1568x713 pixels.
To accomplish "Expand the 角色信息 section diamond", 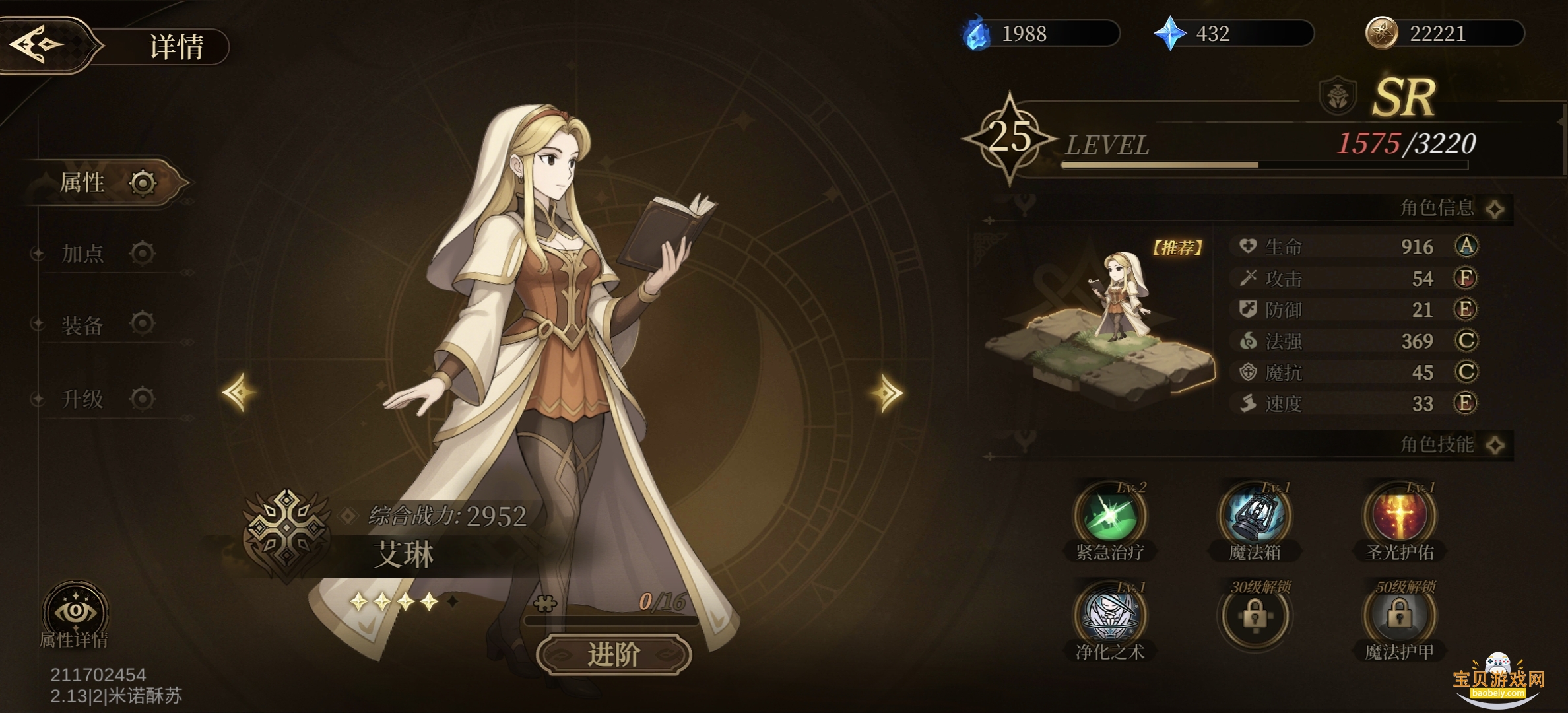I will click(1495, 209).
